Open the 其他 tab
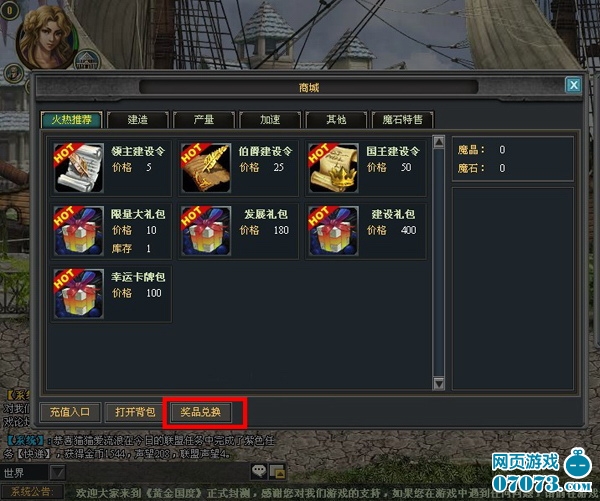The height and width of the screenshot is (501, 600). pyautogui.click(x=336, y=120)
